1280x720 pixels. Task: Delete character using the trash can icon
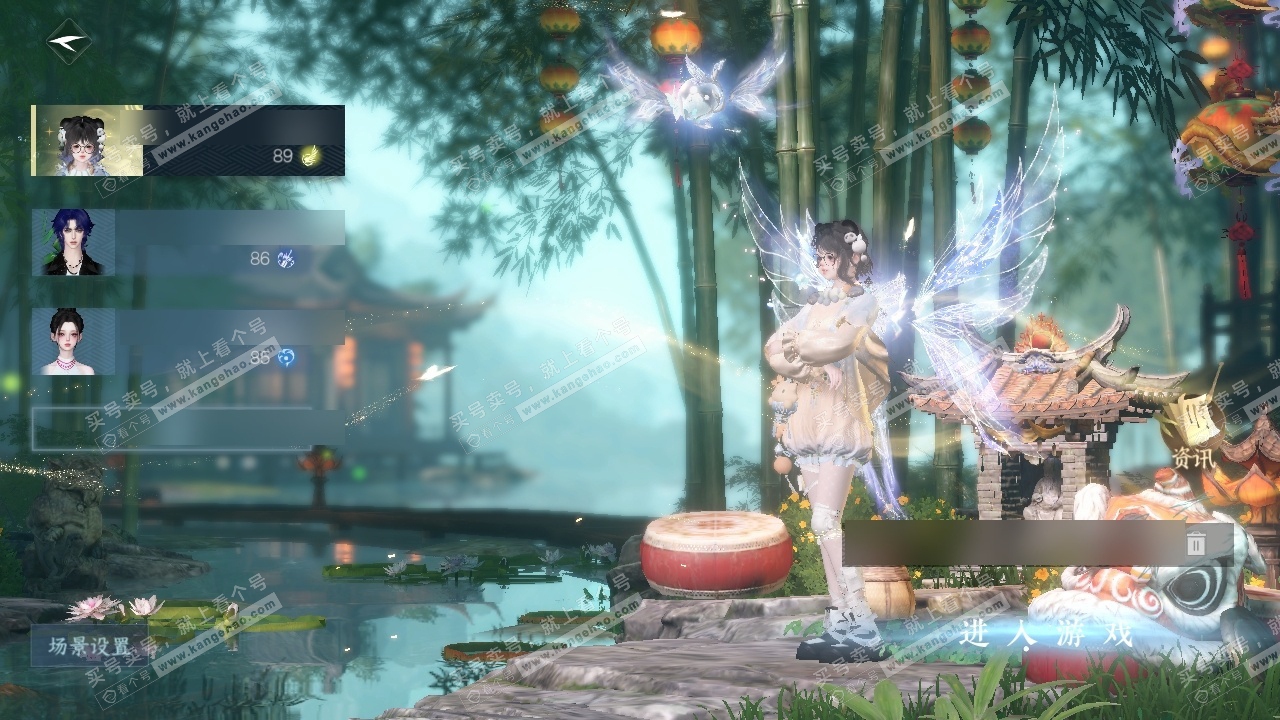pyautogui.click(x=1196, y=543)
